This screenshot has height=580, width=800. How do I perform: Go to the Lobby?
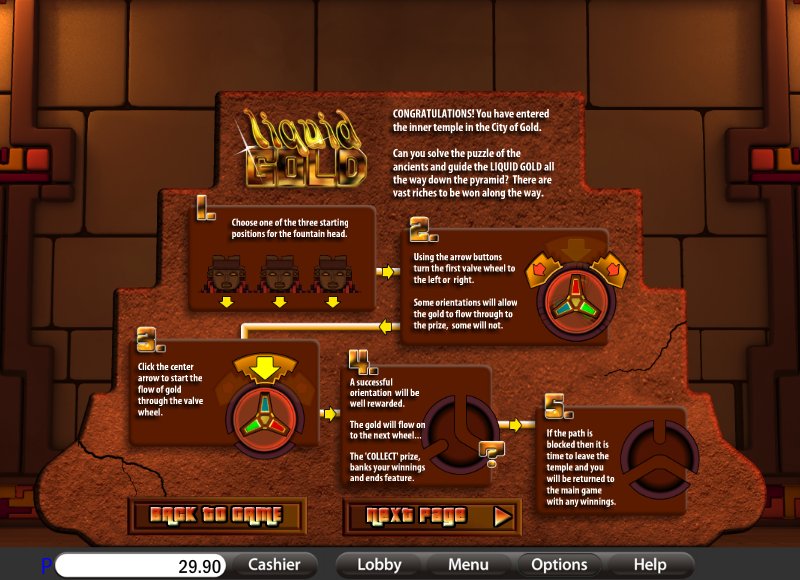tap(379, 565)
